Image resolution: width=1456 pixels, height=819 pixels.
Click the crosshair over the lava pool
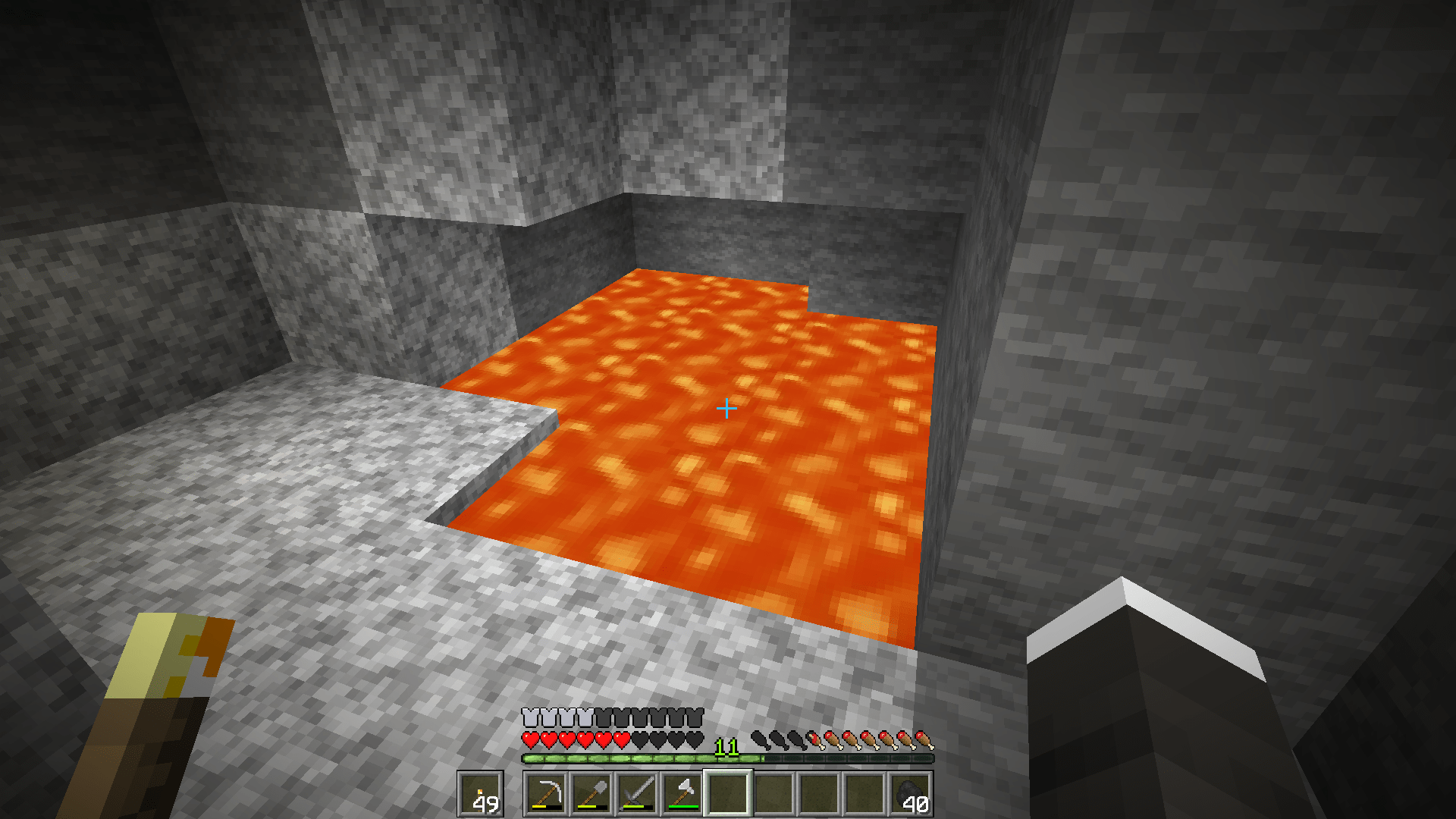pos(728,408)
